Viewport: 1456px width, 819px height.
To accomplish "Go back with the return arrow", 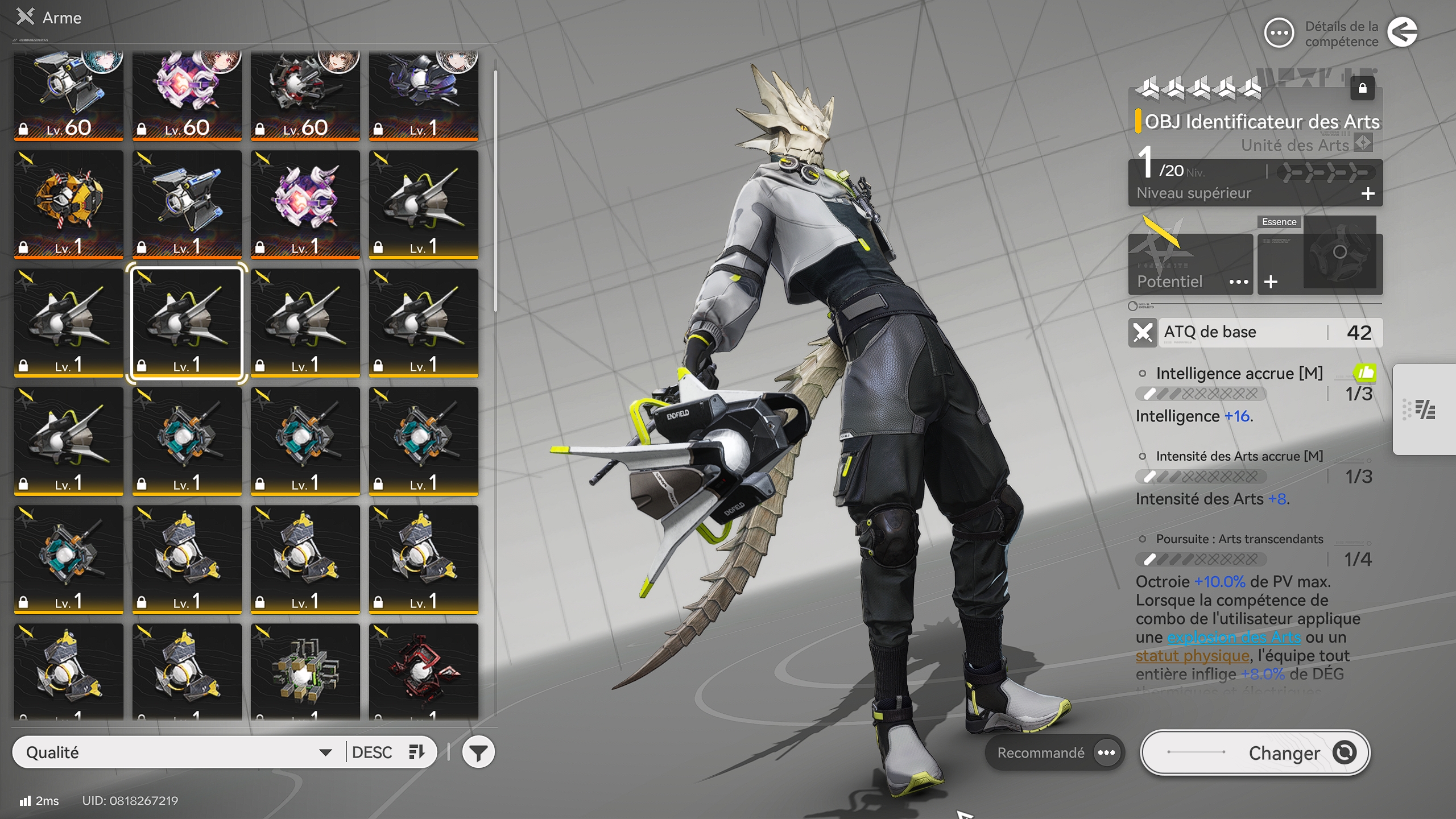I will point(1402,32).
